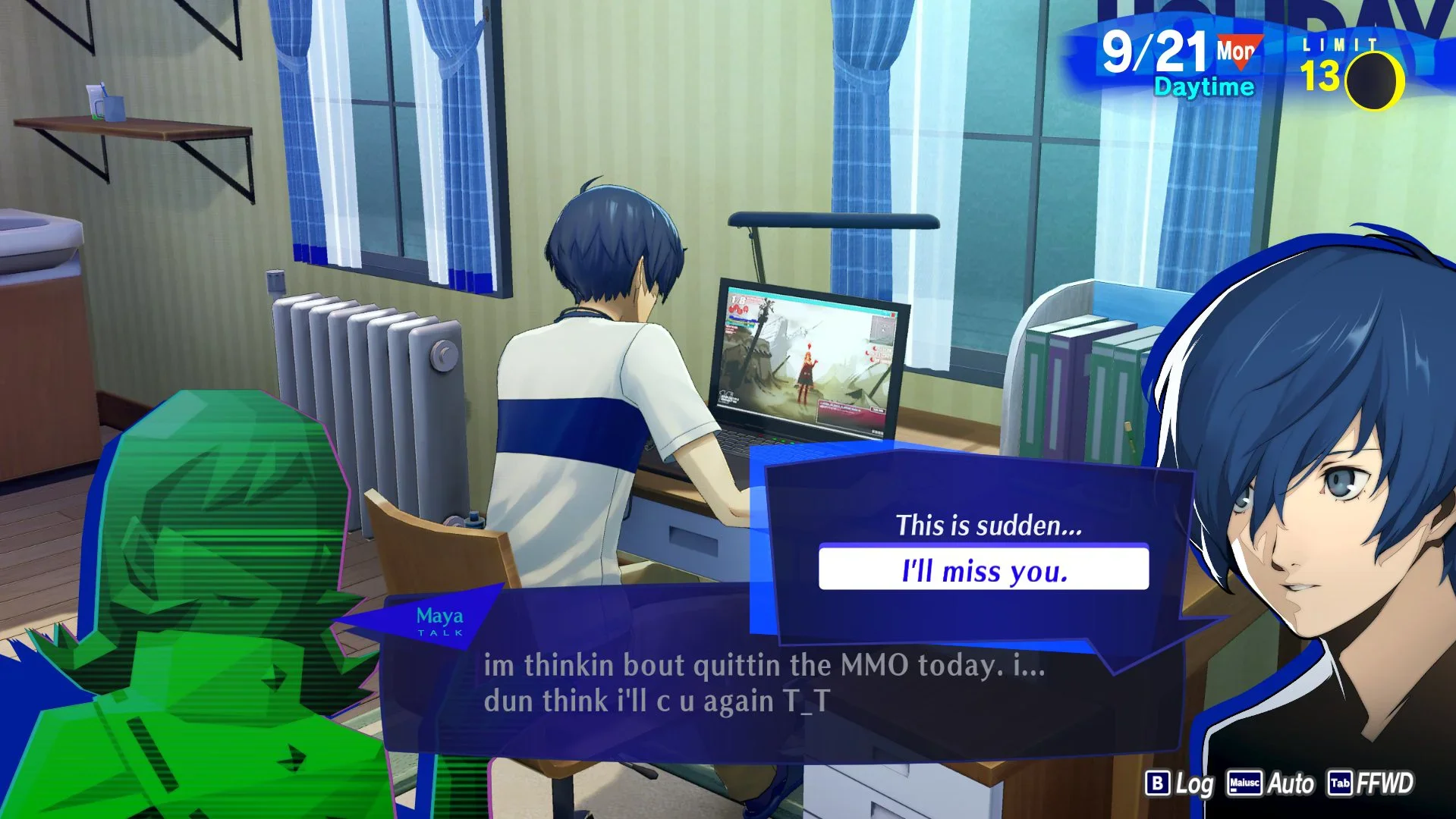
Task: Open the dialogue Log
Action: pos(1180,783)
